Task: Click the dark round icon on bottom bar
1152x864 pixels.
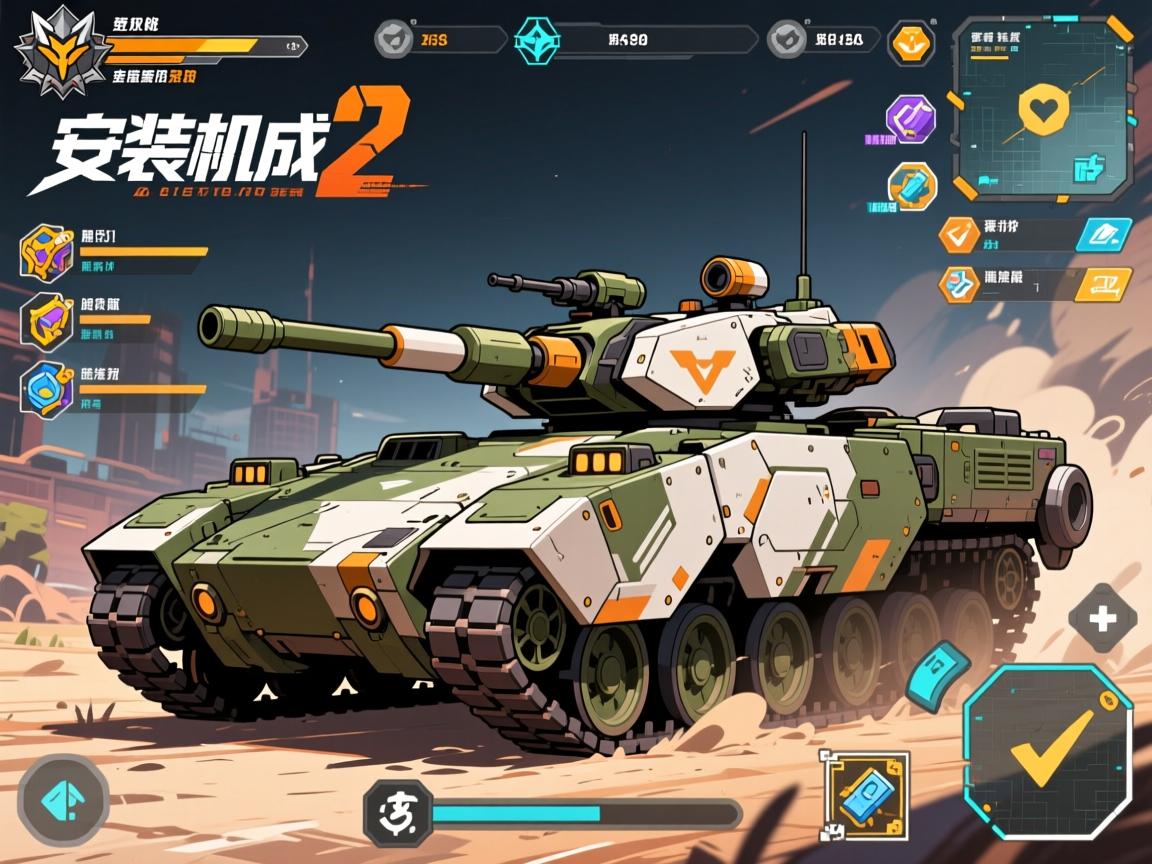Action: pyautogui.click(x=397, y=813)
